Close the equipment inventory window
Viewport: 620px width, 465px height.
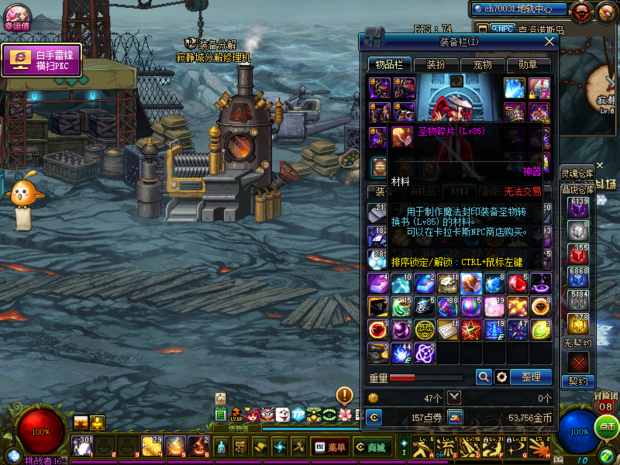(x=549, y=42)
